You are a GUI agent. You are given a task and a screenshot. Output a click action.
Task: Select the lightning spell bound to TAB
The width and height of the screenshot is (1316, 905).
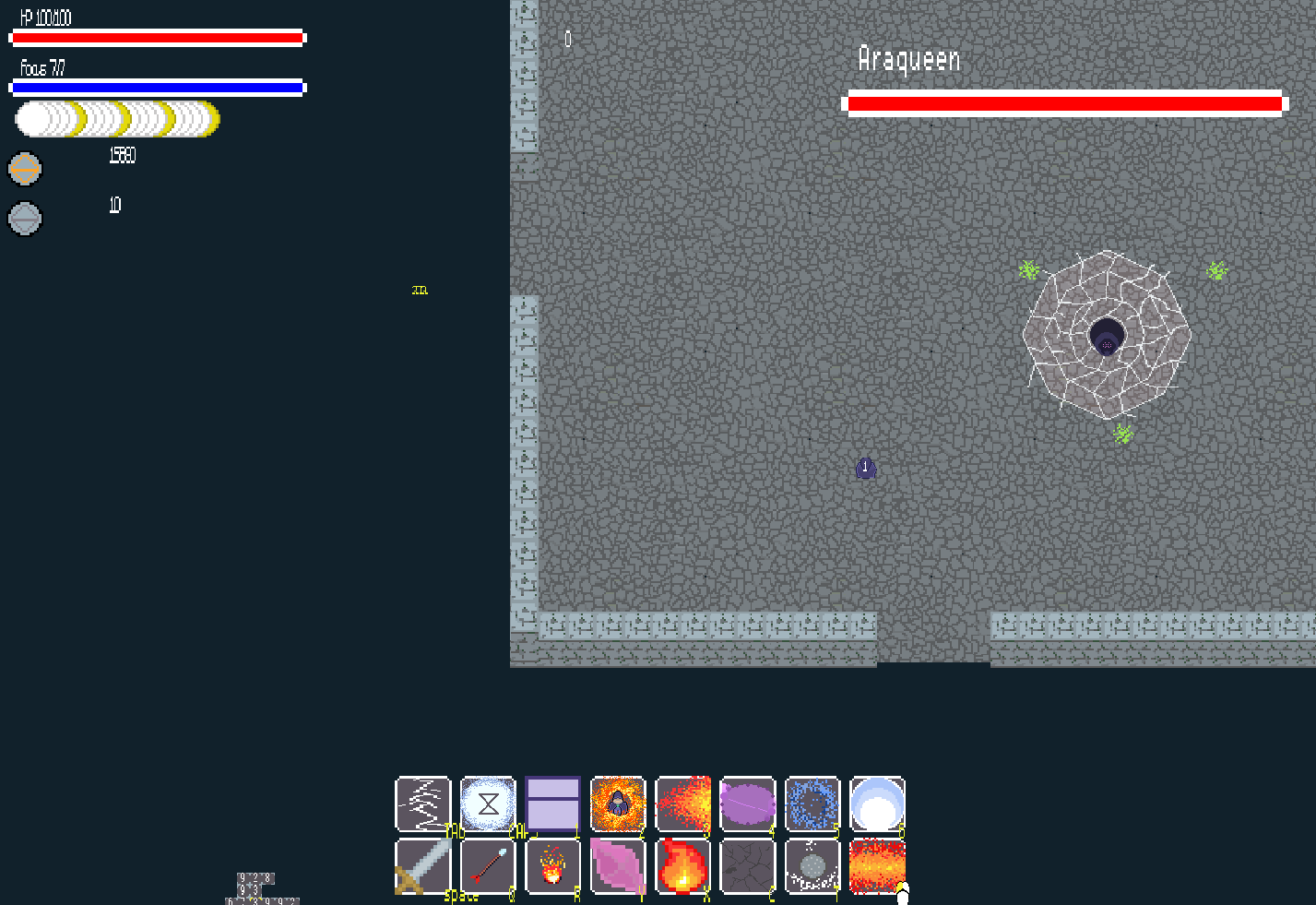[x=421, y=804]
